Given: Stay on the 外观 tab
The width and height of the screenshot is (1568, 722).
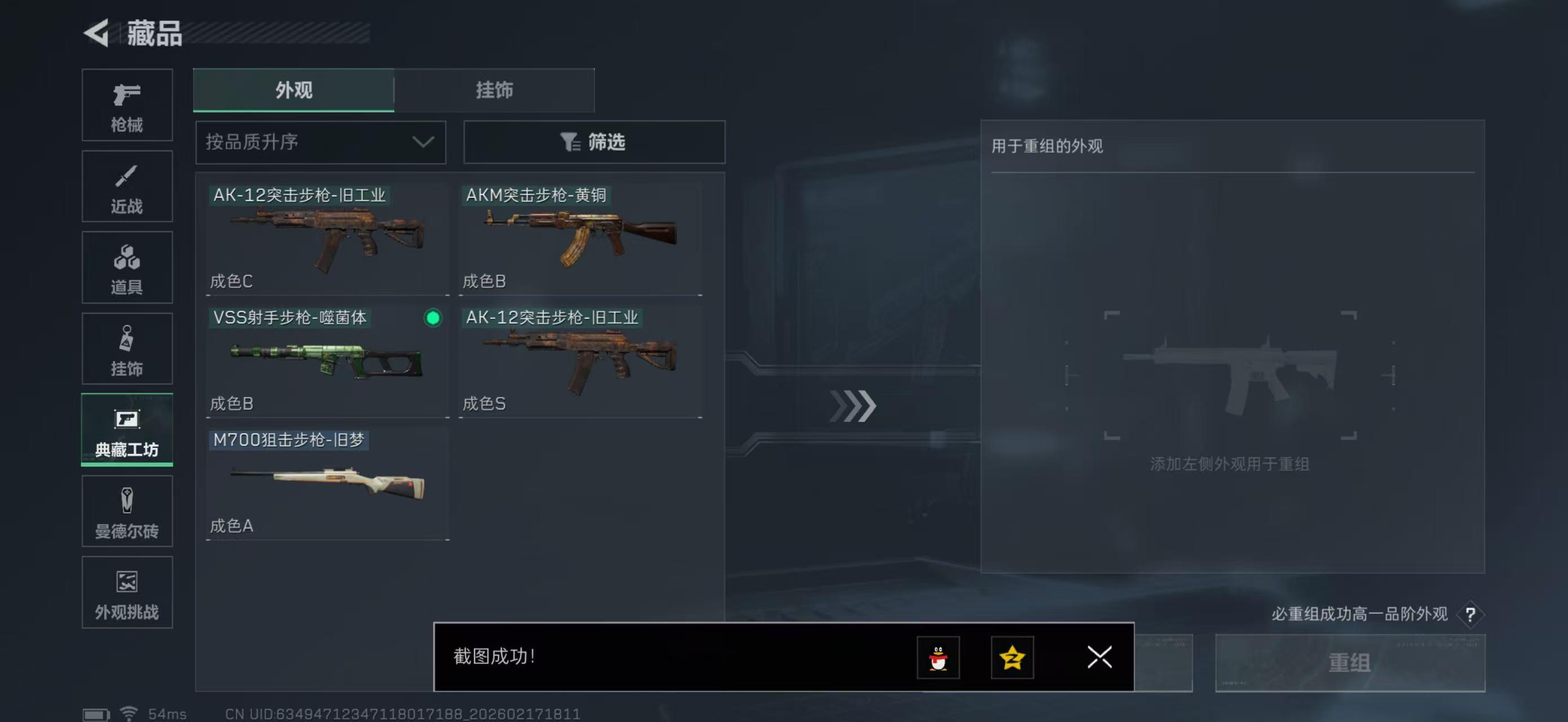Looking at the screenshot, I should 293,90.
